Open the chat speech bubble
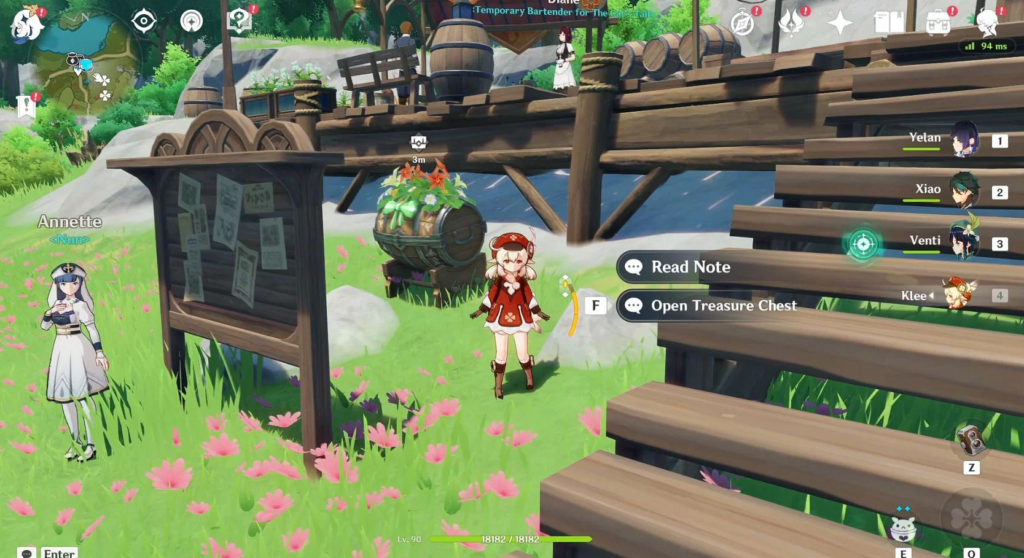 (x=27, y=552)
